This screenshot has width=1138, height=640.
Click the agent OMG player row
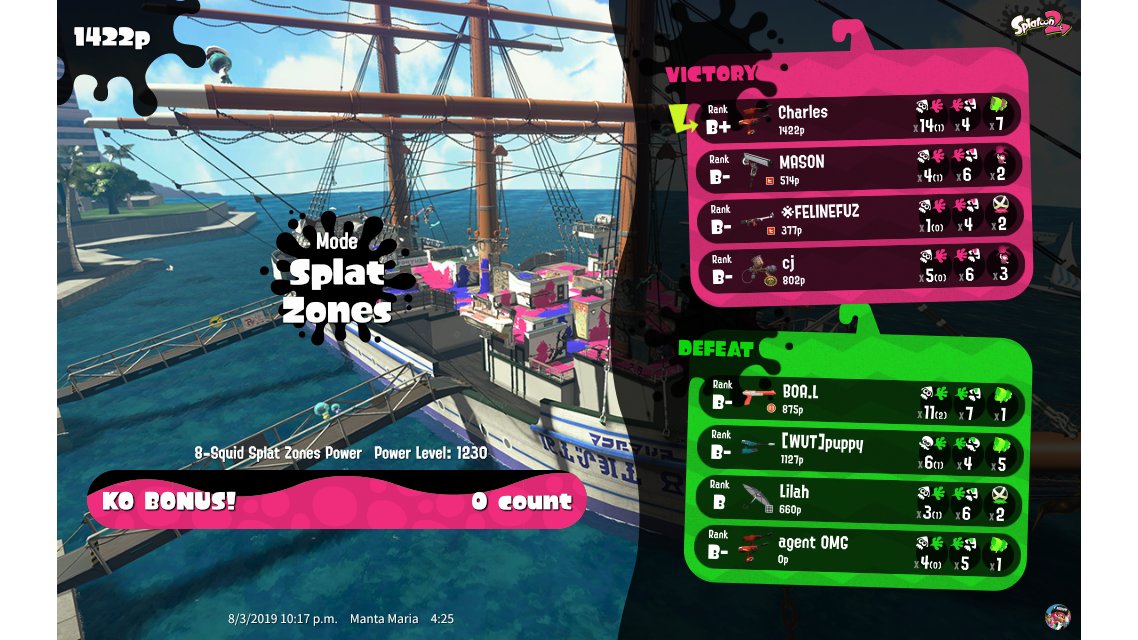click(x=855, y=550)
